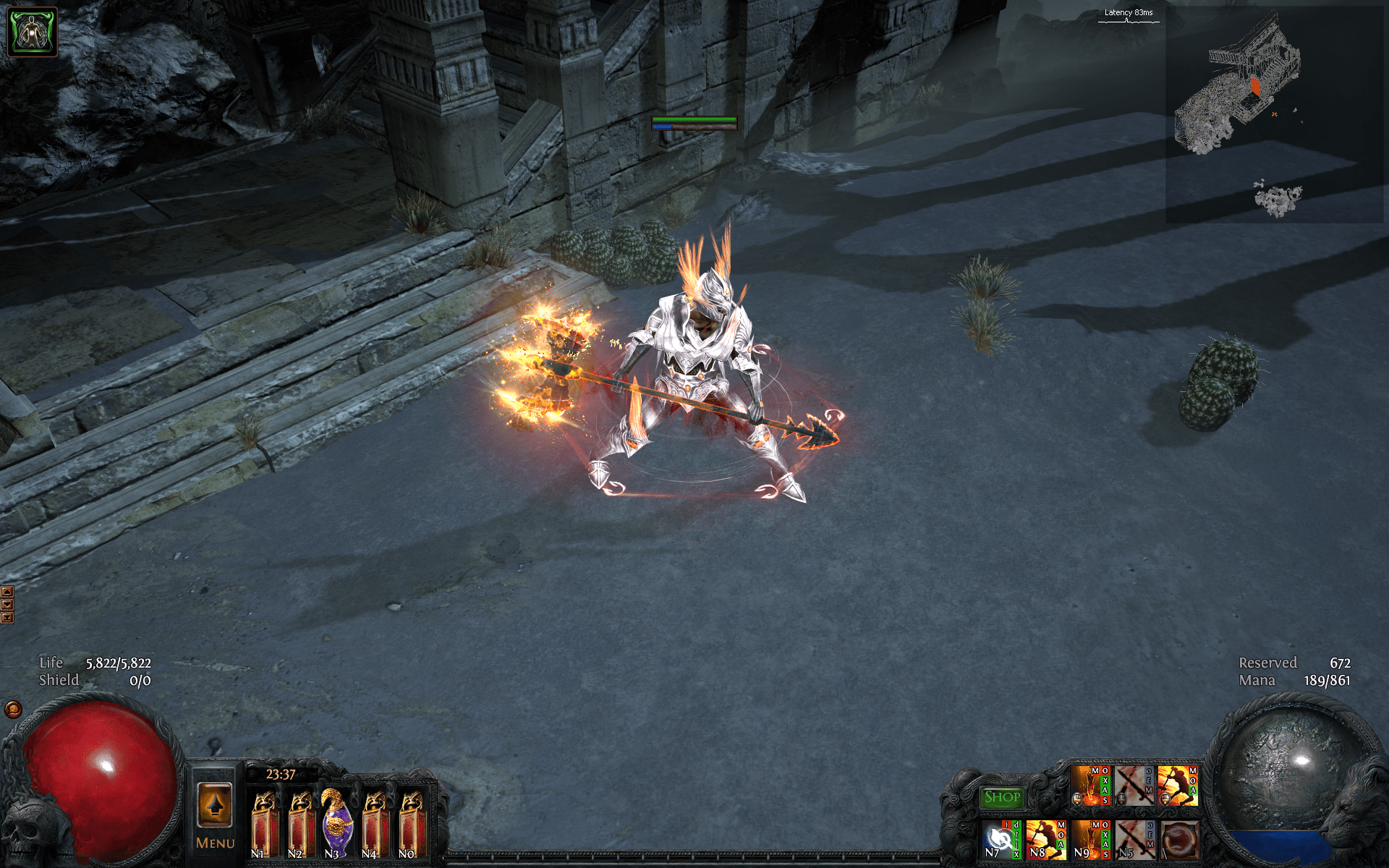Screen dimensions: 1389x868
Task: Activate the lava pillar skill on N9
Action: tap(1089, 839)
